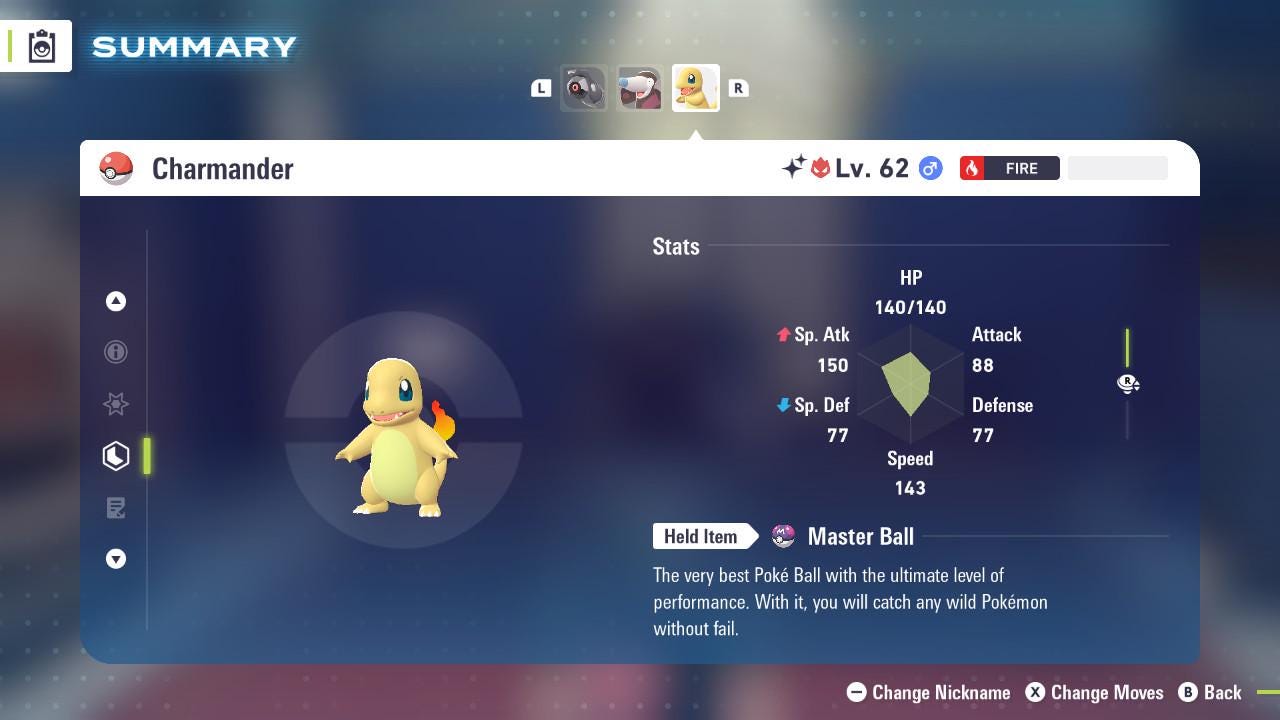
Task: Select the star ribbon icon in the sidebar
Action: pyautogui.click(x=116, y=404)
